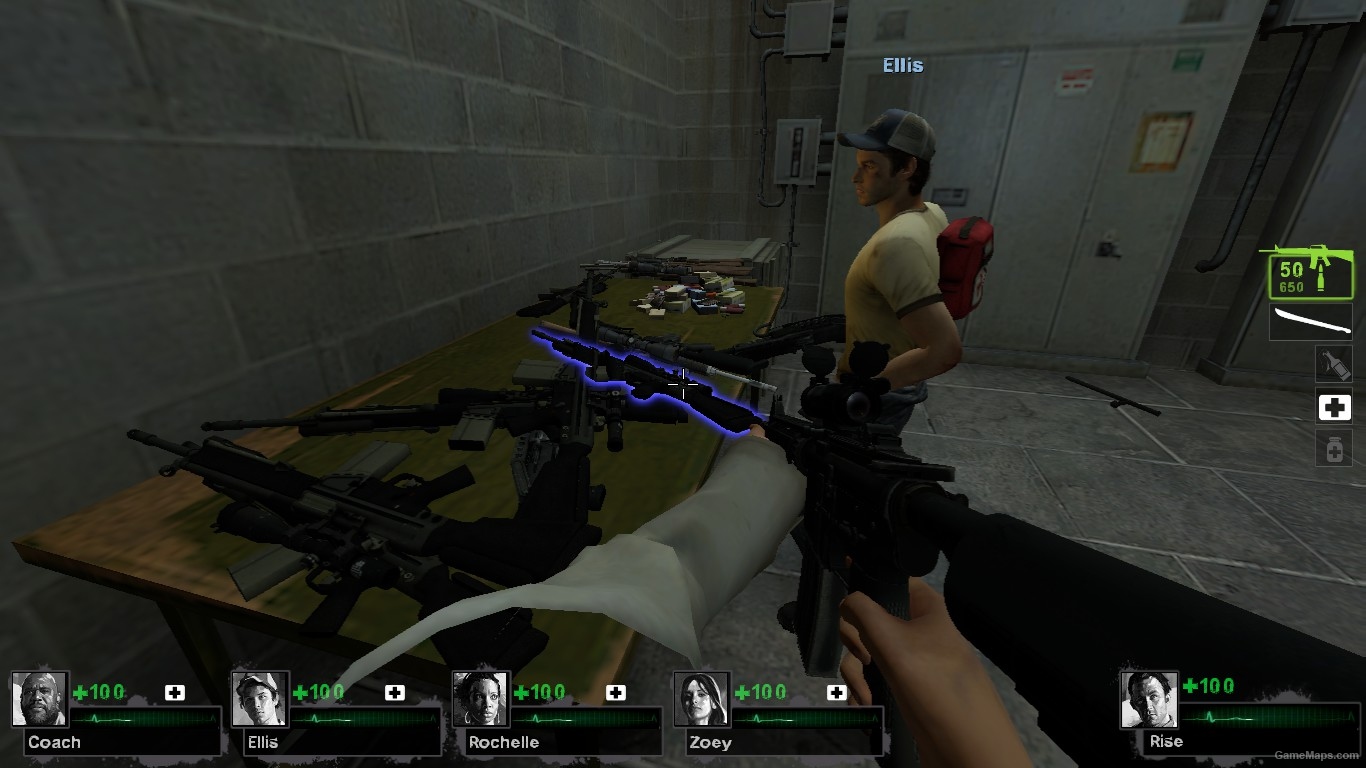Click the Ellis name label above the survivor

coord(903,65)
